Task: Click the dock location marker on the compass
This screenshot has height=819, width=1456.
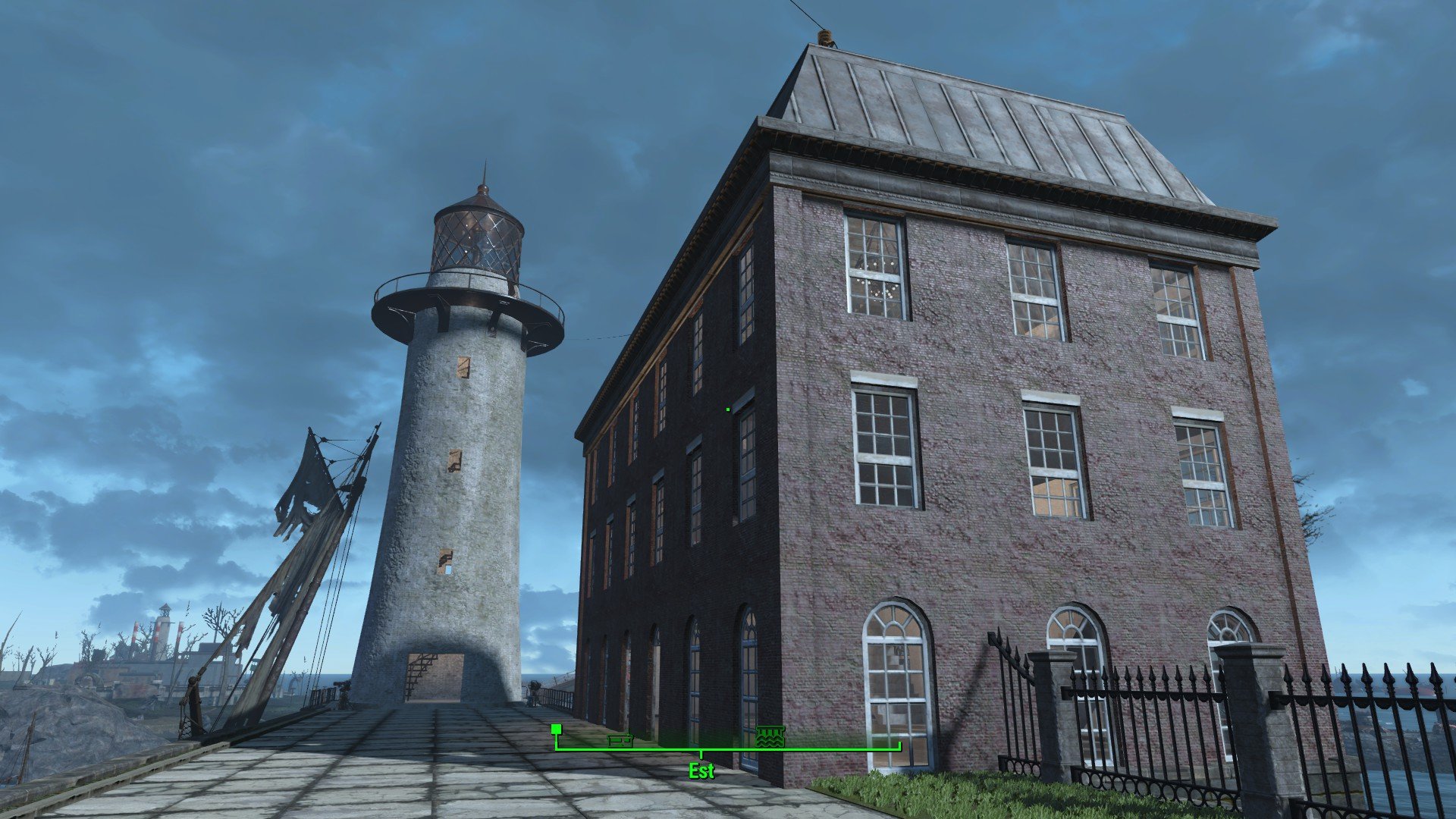Action: (x=770, y=736)
